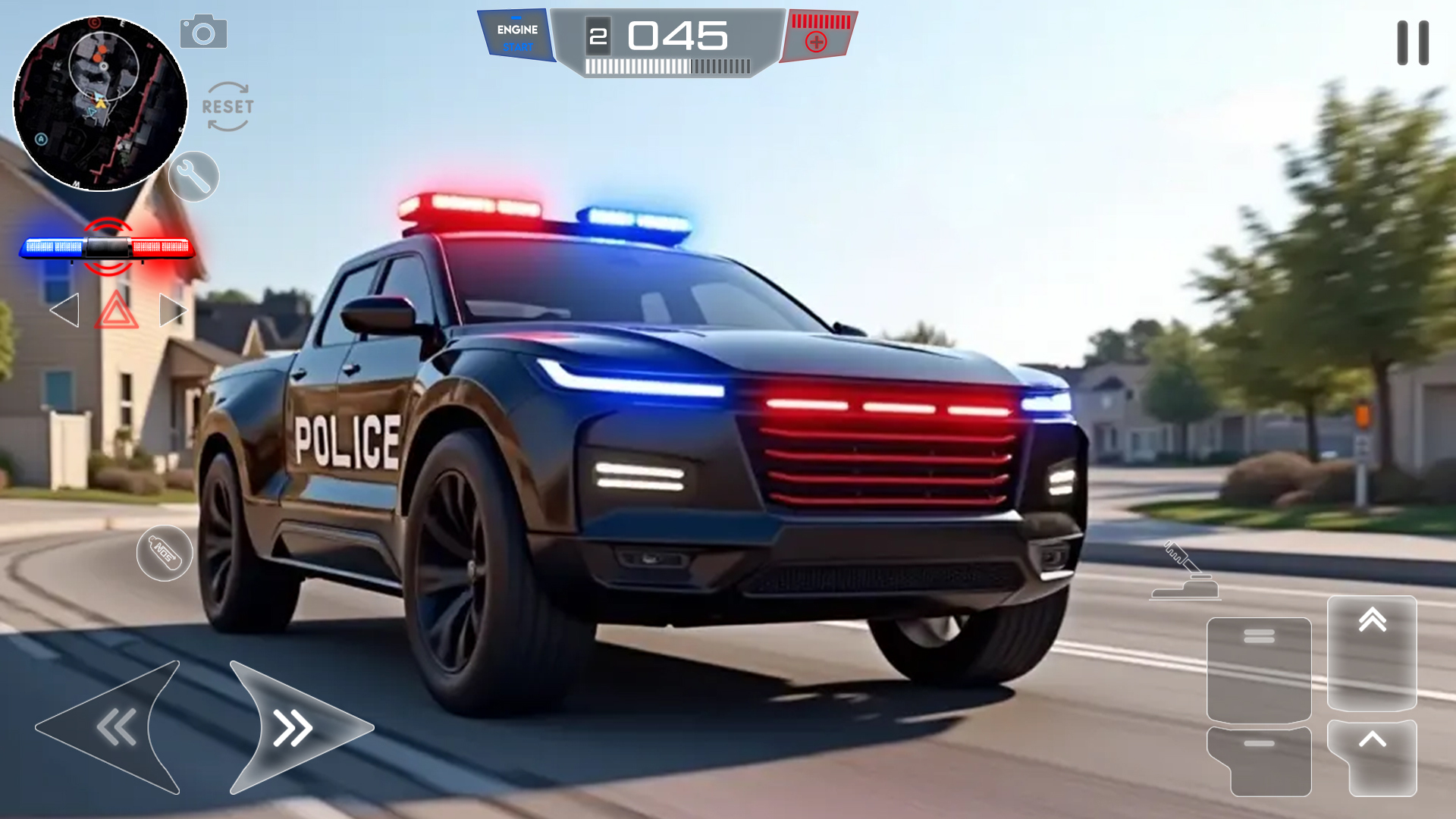This screenshot has height=819, width=1456.
Task: Steer right with the right arrow control
Action: (292, 726)
